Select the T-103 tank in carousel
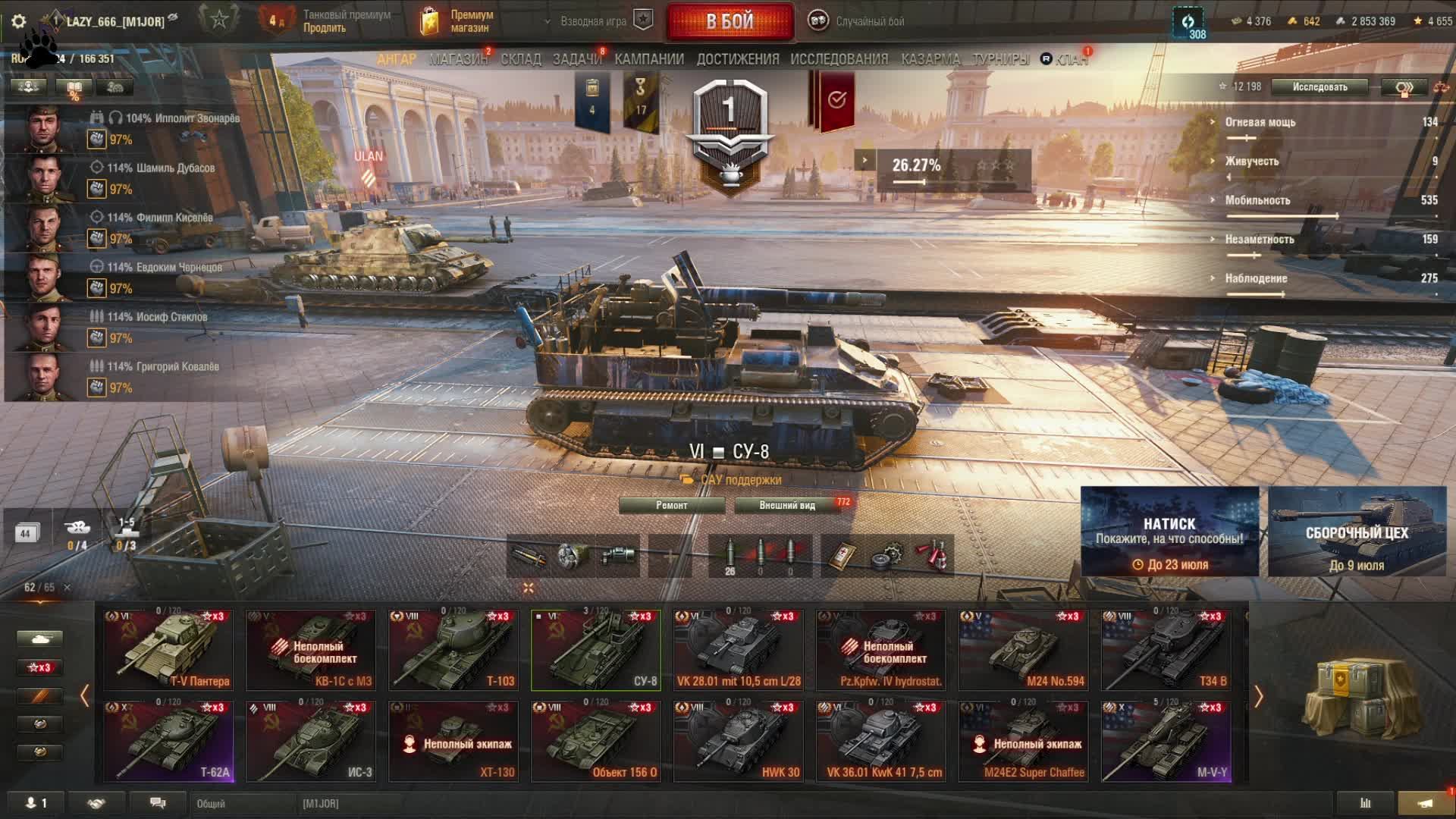 (453, 650)
